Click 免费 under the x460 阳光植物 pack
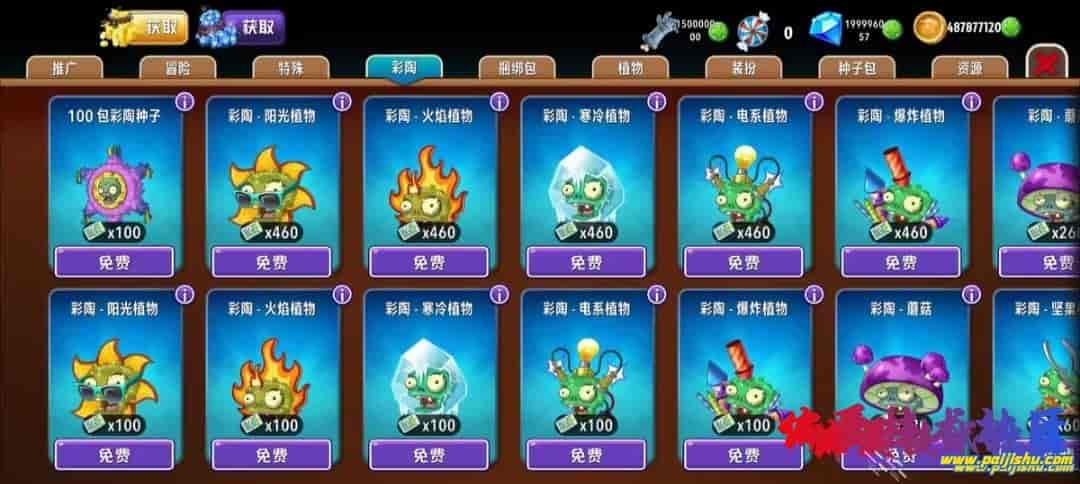The image size is (1080, 484). 271,262
